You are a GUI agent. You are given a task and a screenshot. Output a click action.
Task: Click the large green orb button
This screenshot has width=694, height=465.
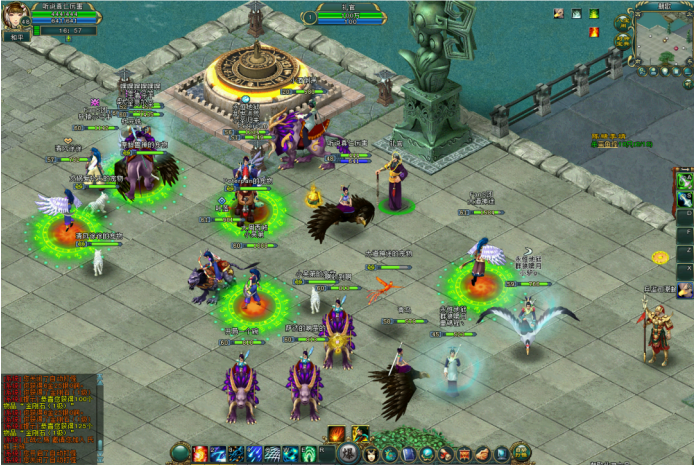coord(180,453)
